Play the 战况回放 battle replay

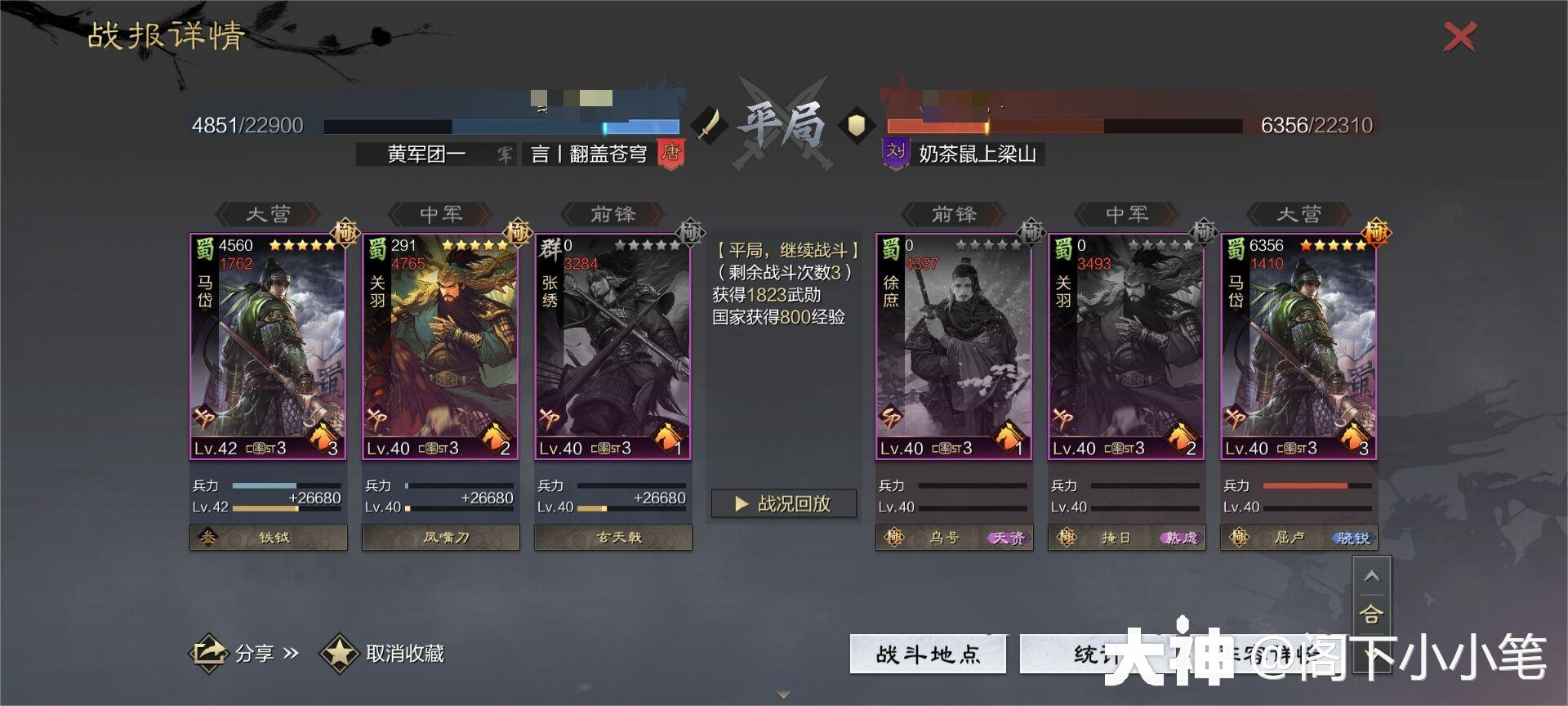pyautogui.click(x=782, y=504)
